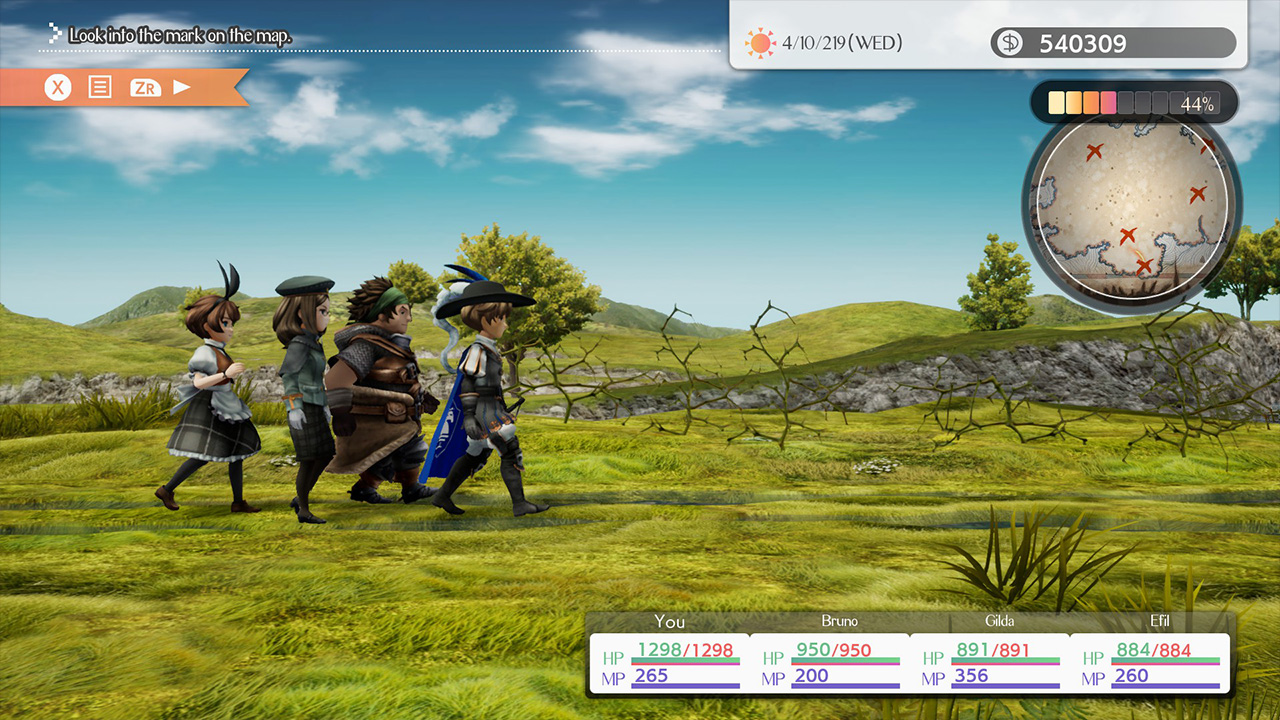Click the sun weather icon near the date

pyautogui.click(x=758, y=42)
